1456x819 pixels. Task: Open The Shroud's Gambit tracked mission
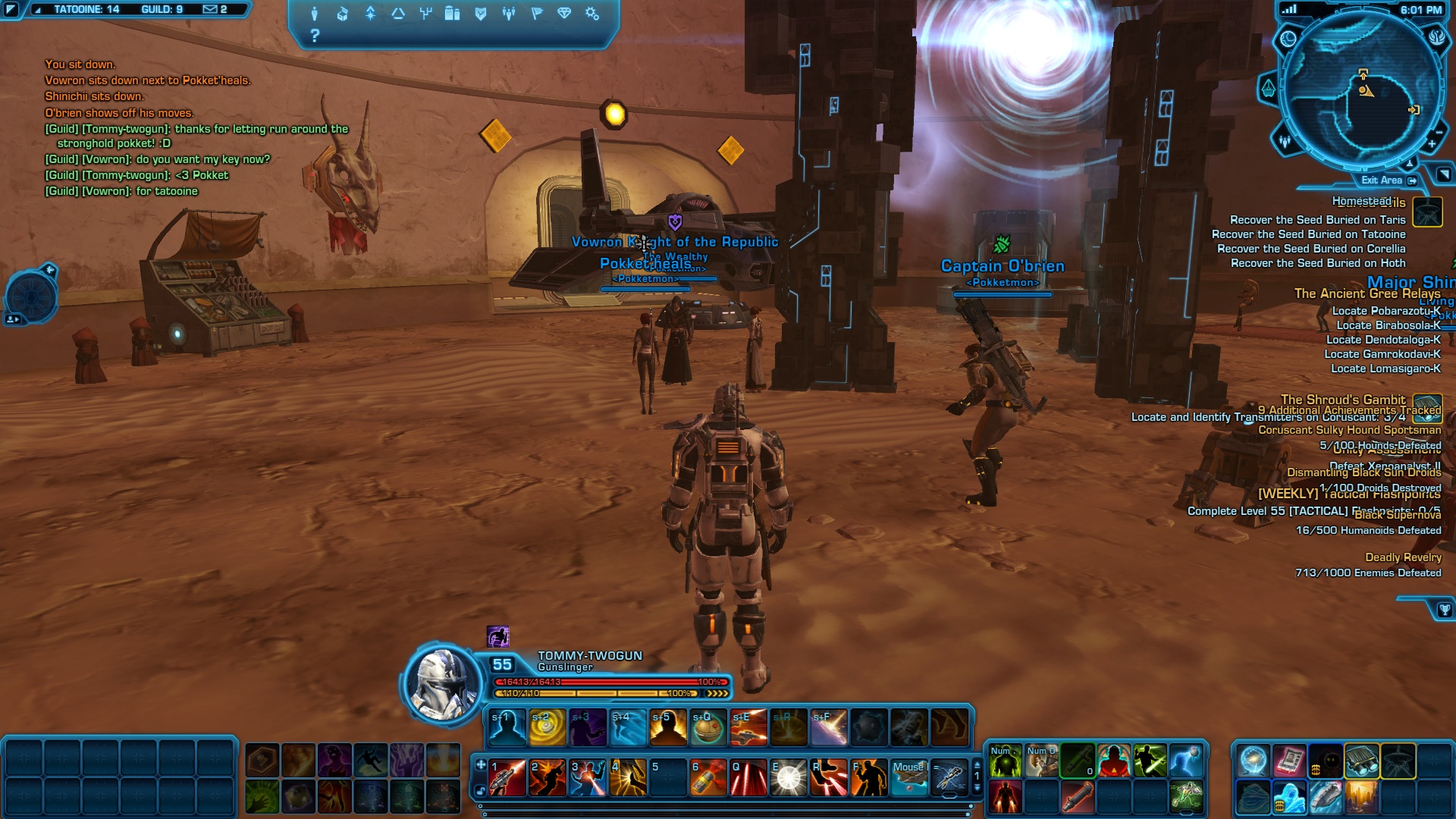click(1342, 400)
